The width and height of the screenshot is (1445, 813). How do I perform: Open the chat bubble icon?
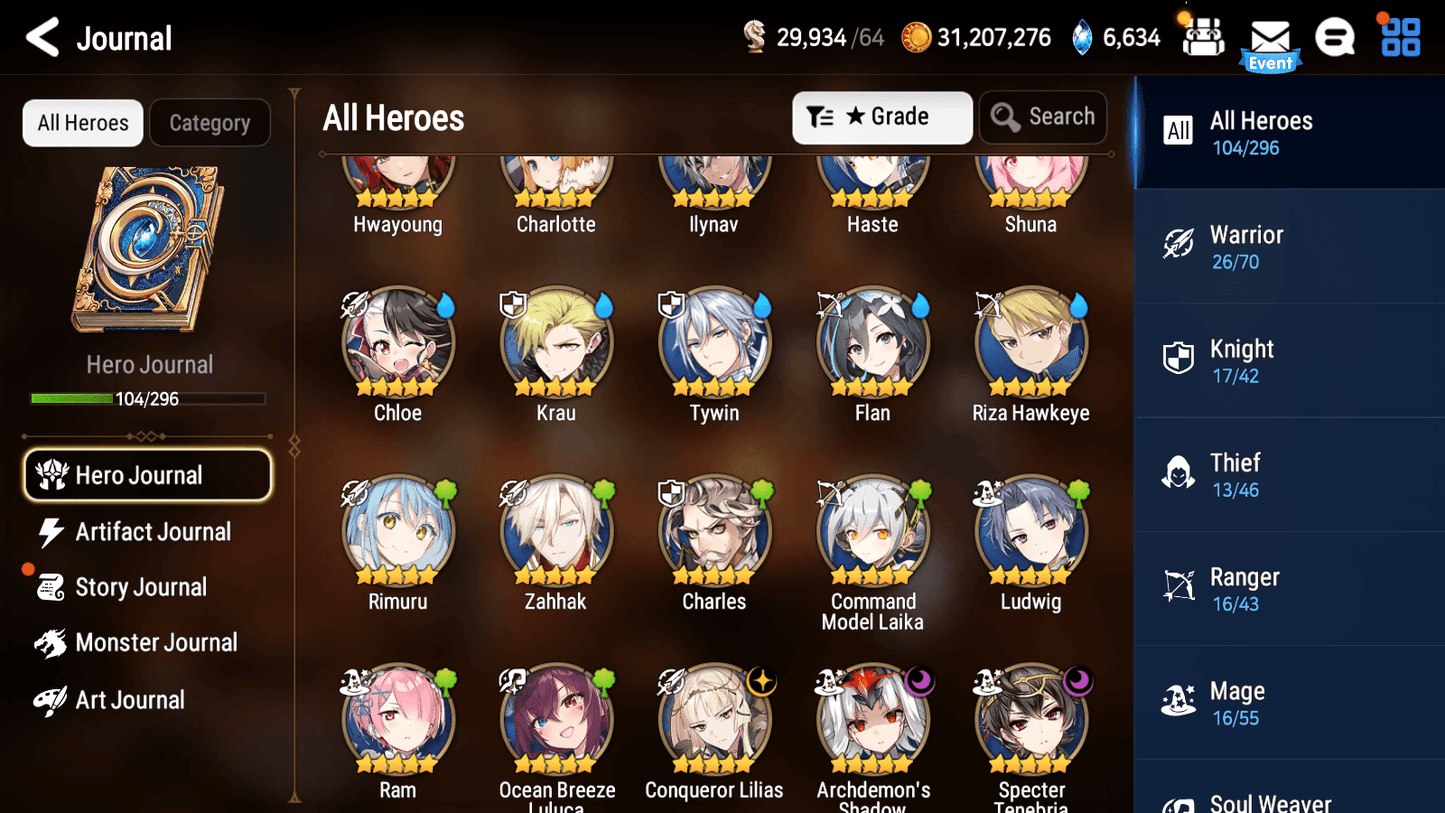pos(1335,37)
